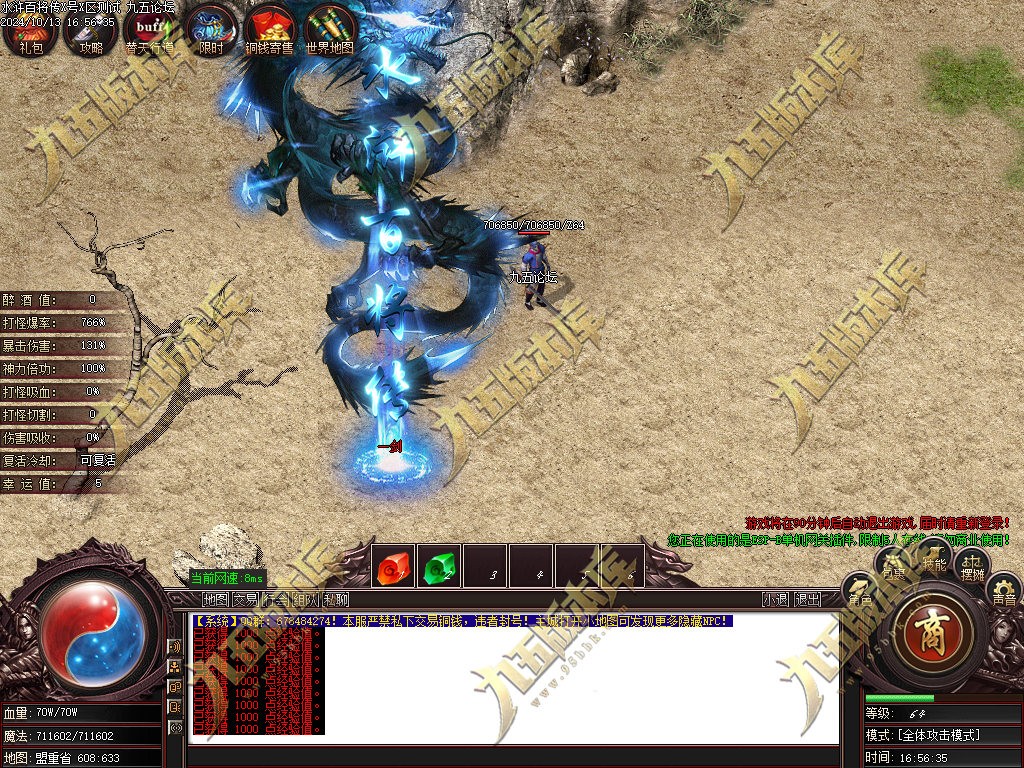Viewport: 1024px width, 768px height.
Task: Switch to the 地图 chat channel tab
Action: pos(215,599)
